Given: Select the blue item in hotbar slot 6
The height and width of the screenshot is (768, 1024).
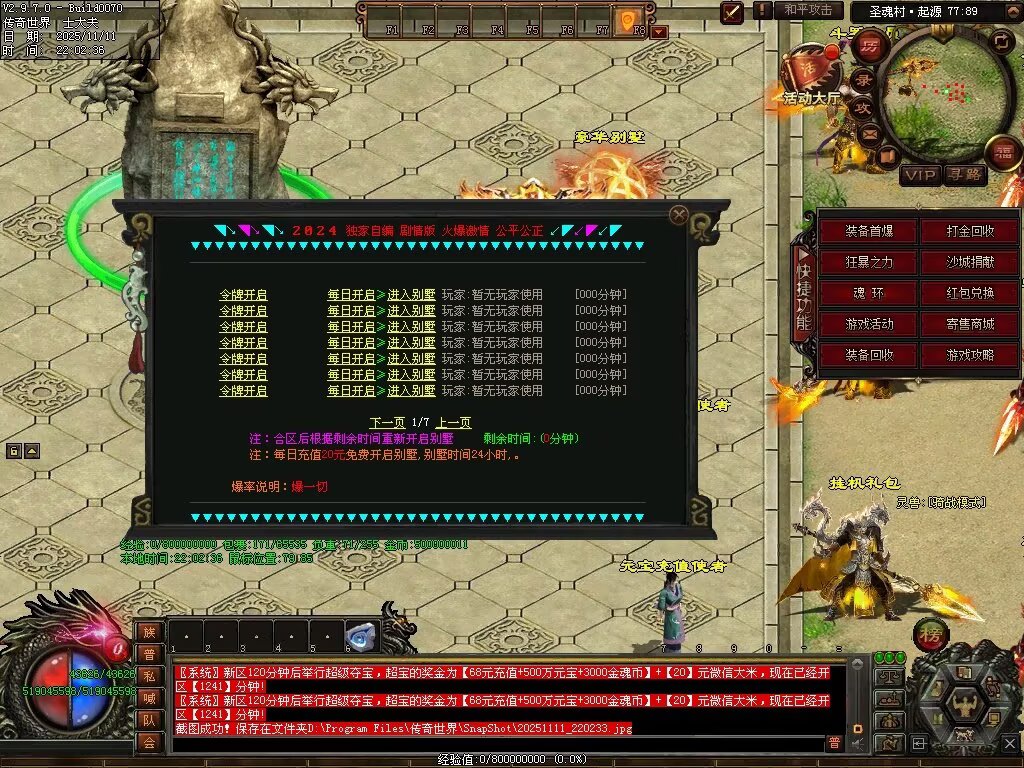Looking at the screenshot, I should 361,636.
